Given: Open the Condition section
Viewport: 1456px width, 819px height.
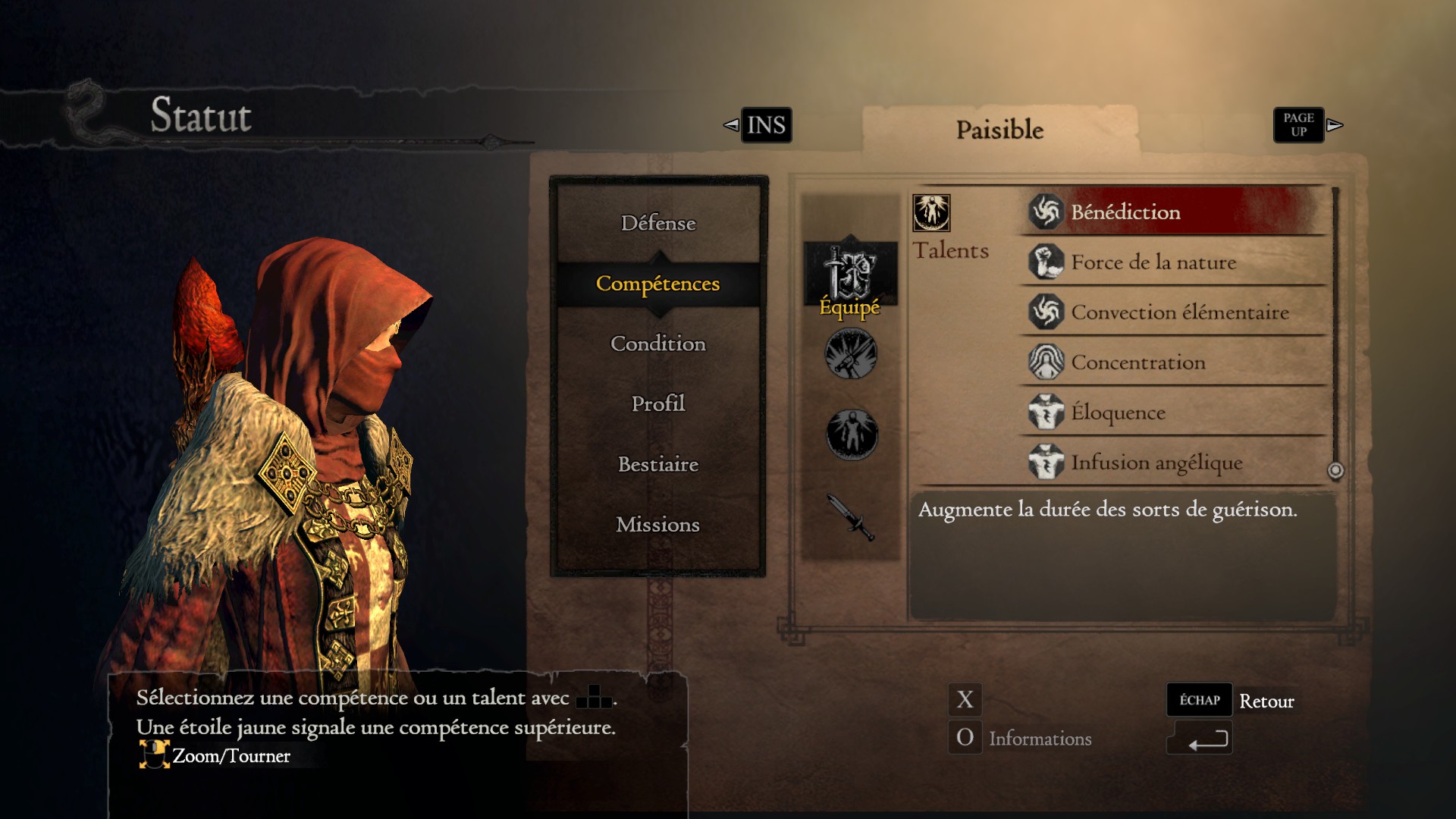Looking at the screenshot, I should point(657,344).
